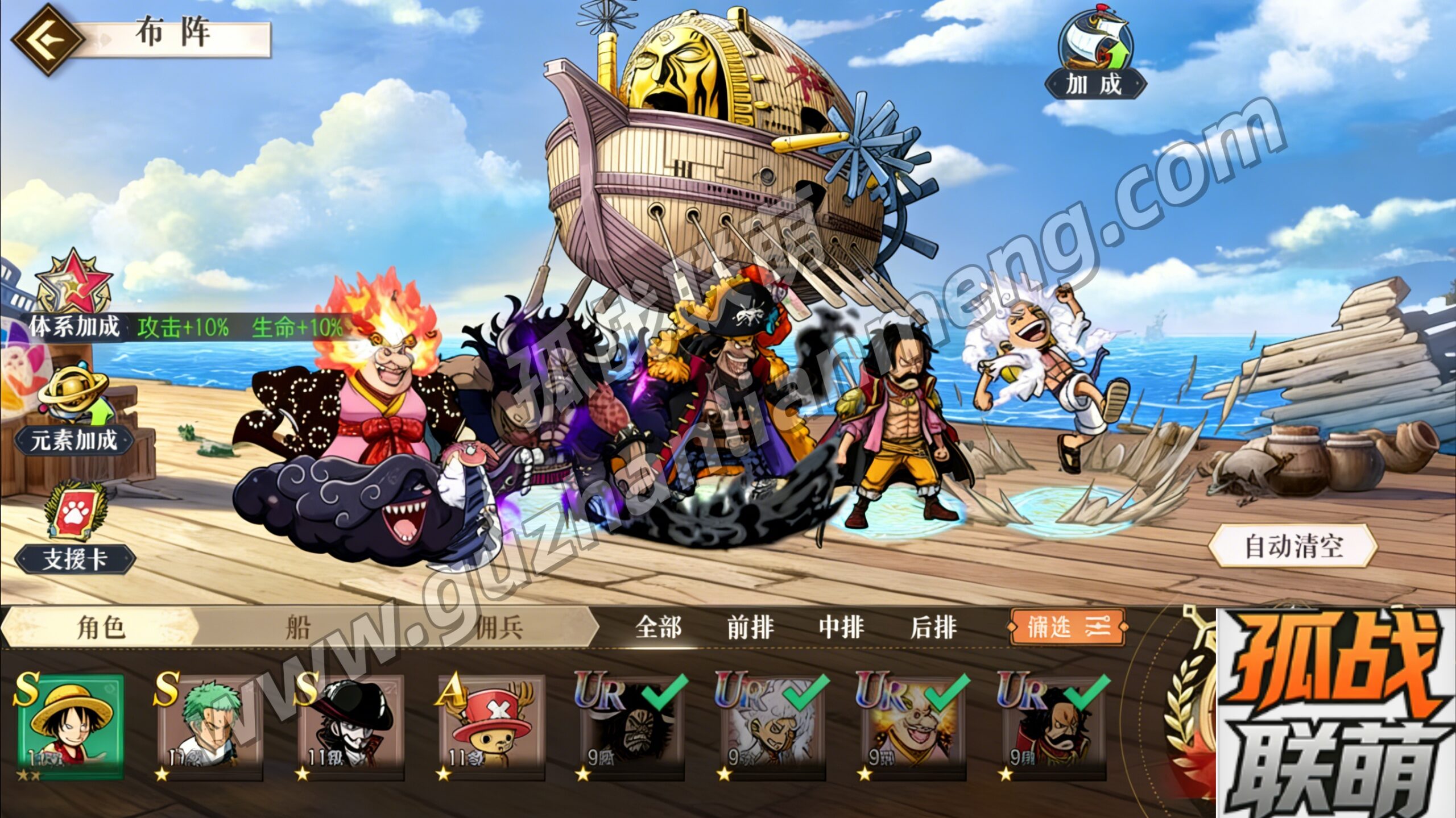The width and height of the screenshot is (1456, 818).
Task: Filter by 前排 front row
Action: point(750,628)
